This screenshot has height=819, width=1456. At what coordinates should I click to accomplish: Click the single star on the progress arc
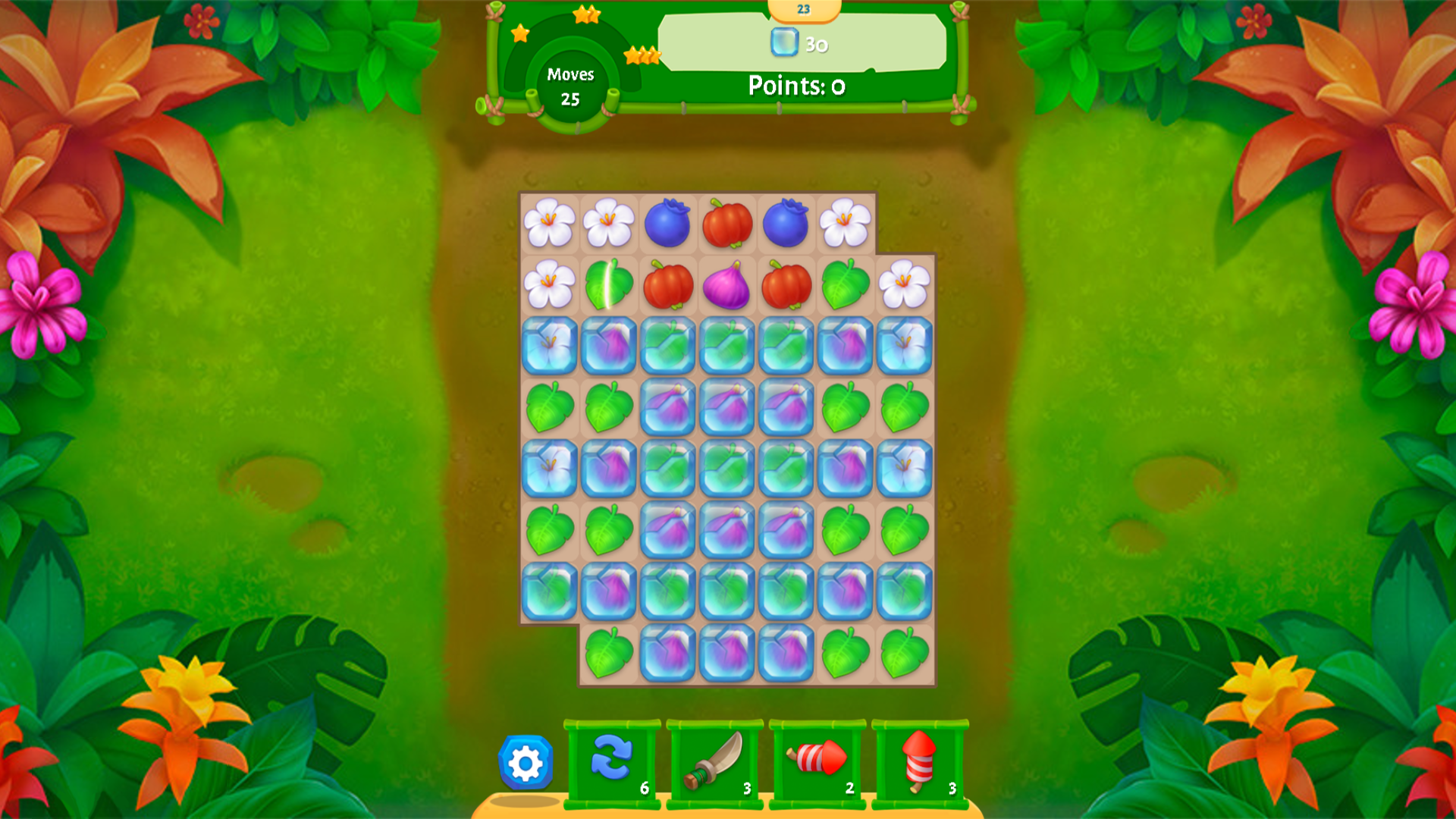click(519, 33)
